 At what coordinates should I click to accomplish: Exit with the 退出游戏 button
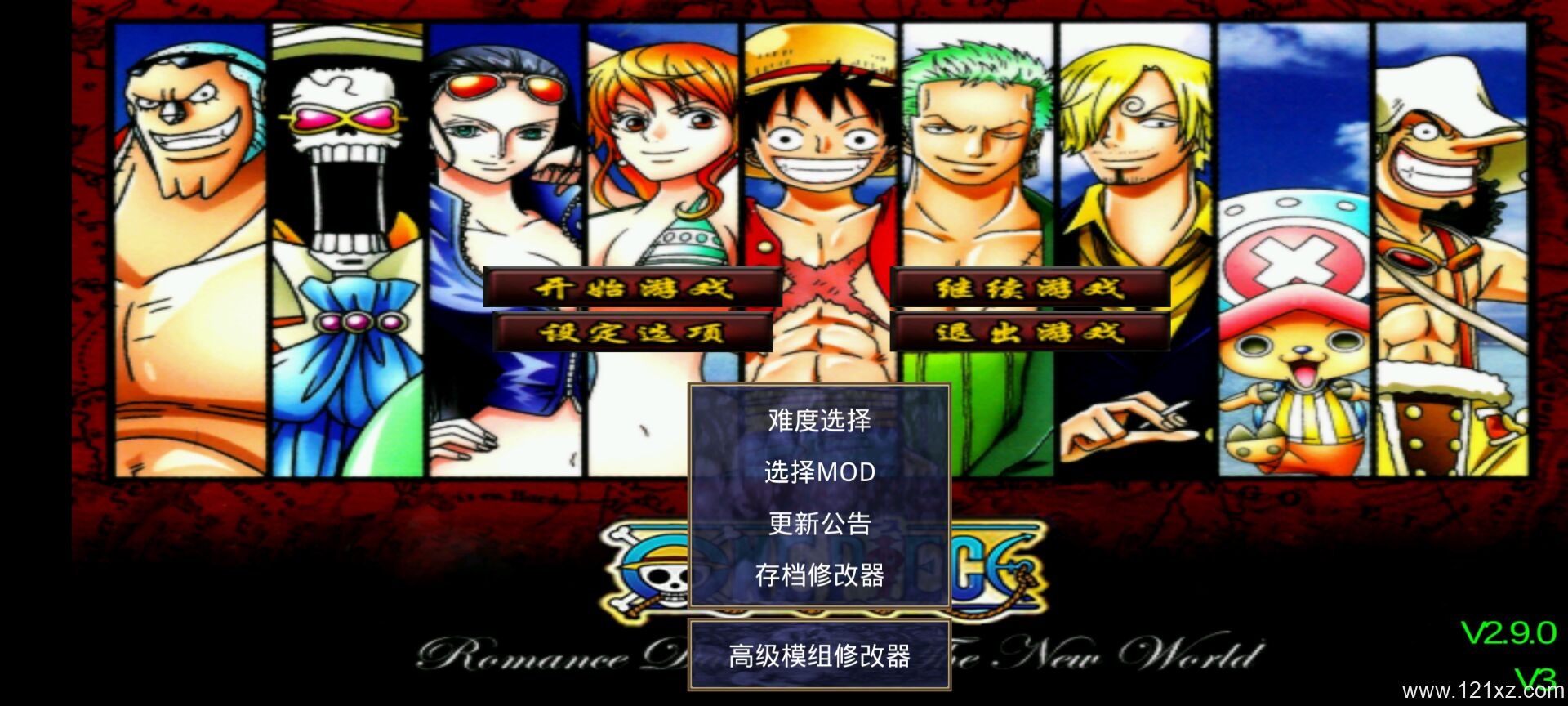(x=1029, y=333)
